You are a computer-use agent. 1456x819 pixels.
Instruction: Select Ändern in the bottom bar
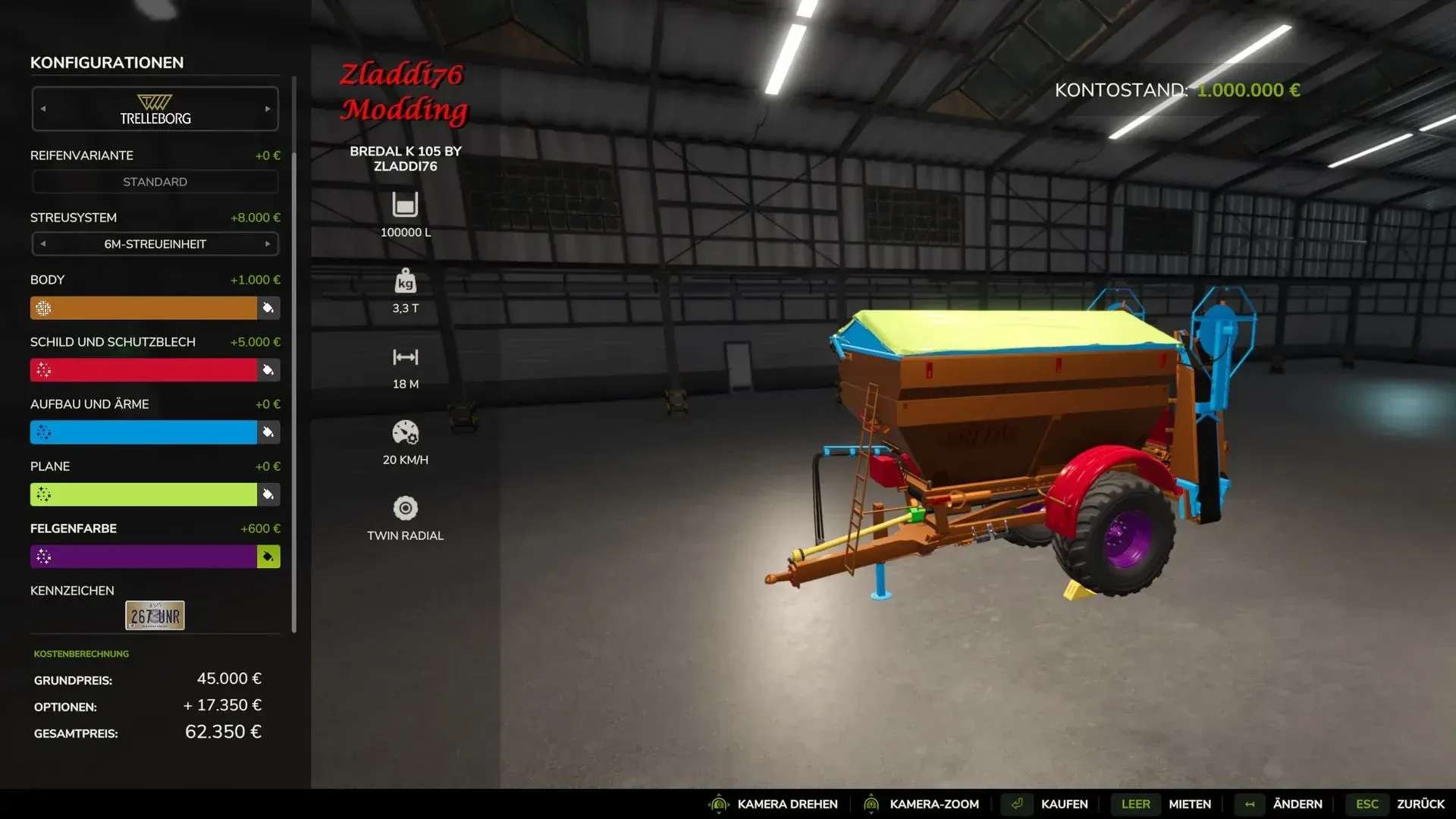(x=1298, y=804)
